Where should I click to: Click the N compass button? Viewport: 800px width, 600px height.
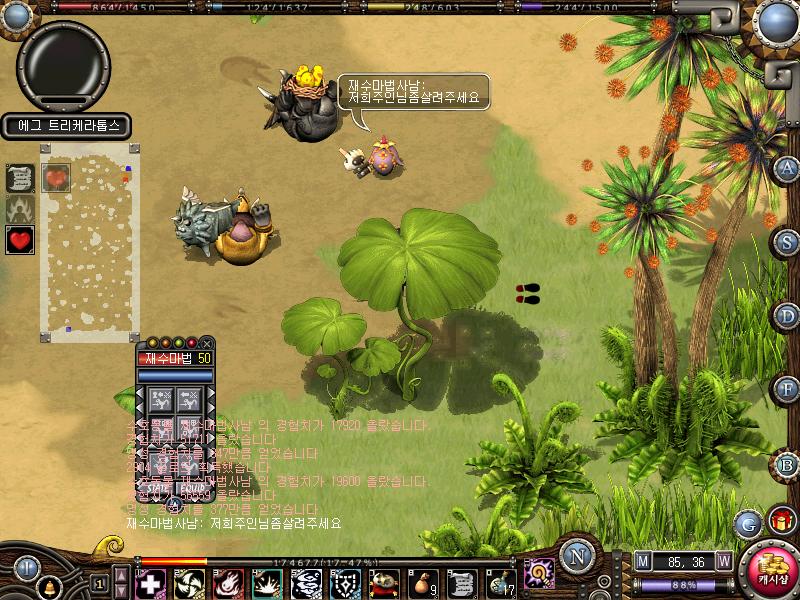[x=576, y=557]
